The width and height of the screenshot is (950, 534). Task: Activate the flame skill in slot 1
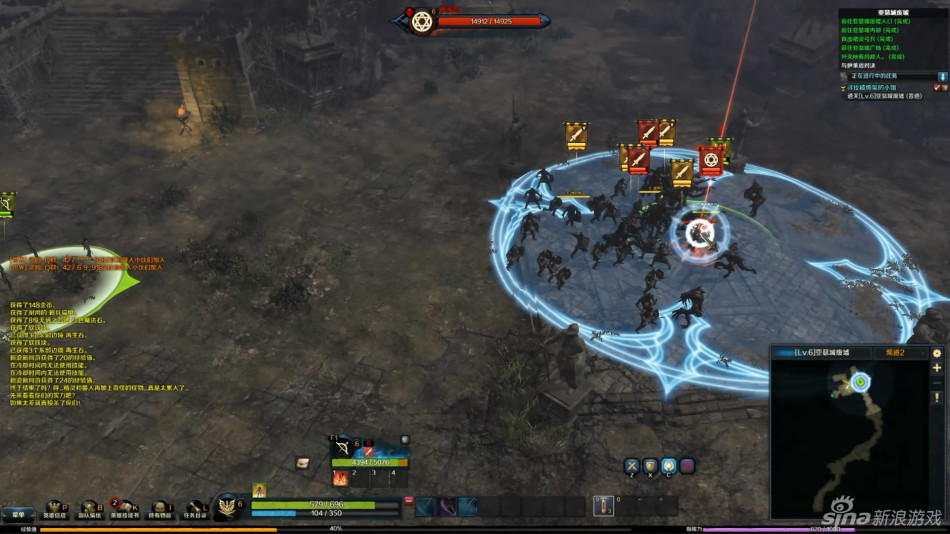click(x=340, y=479)
